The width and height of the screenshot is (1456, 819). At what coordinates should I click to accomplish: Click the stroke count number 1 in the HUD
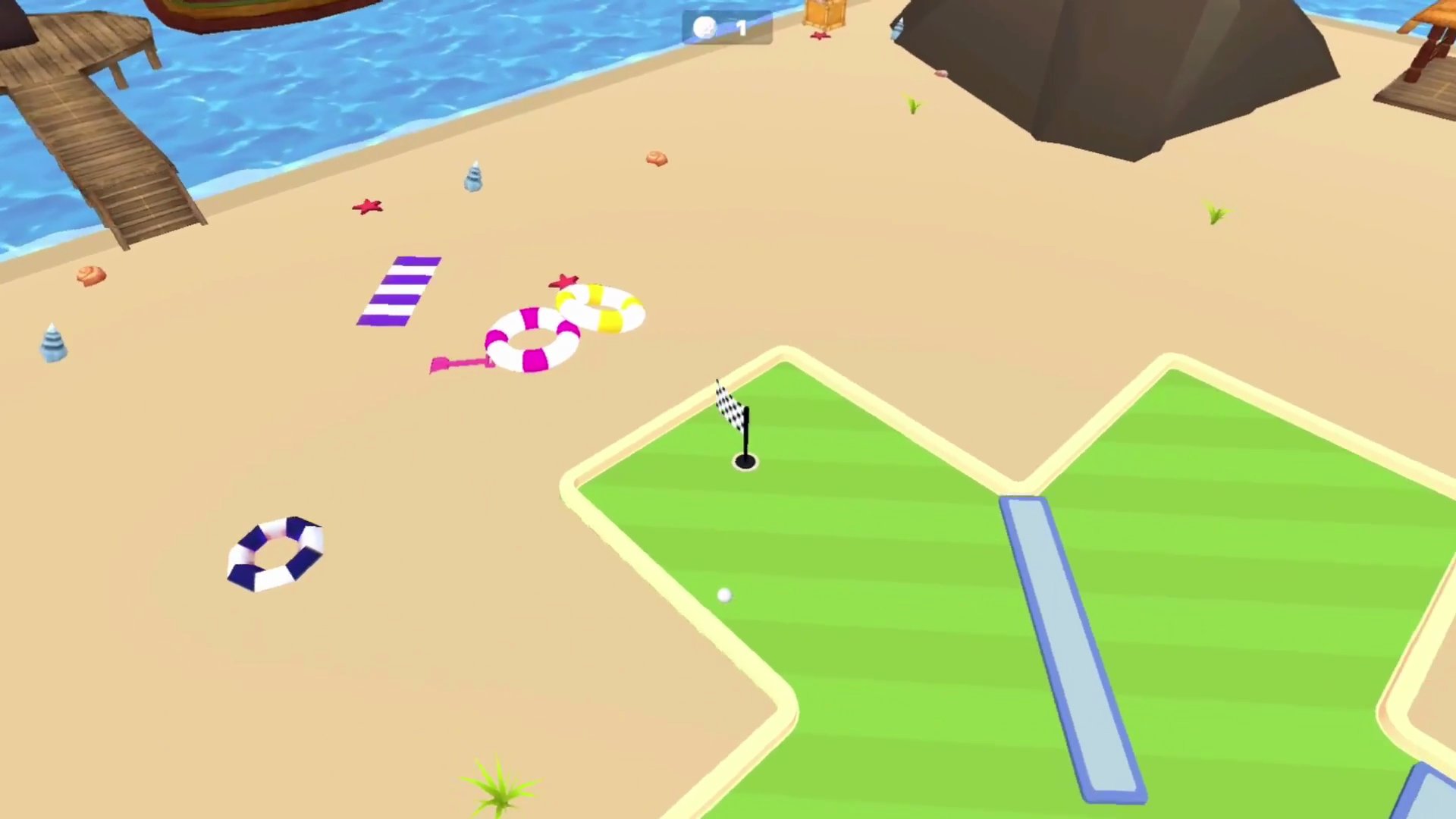(740, 28)
